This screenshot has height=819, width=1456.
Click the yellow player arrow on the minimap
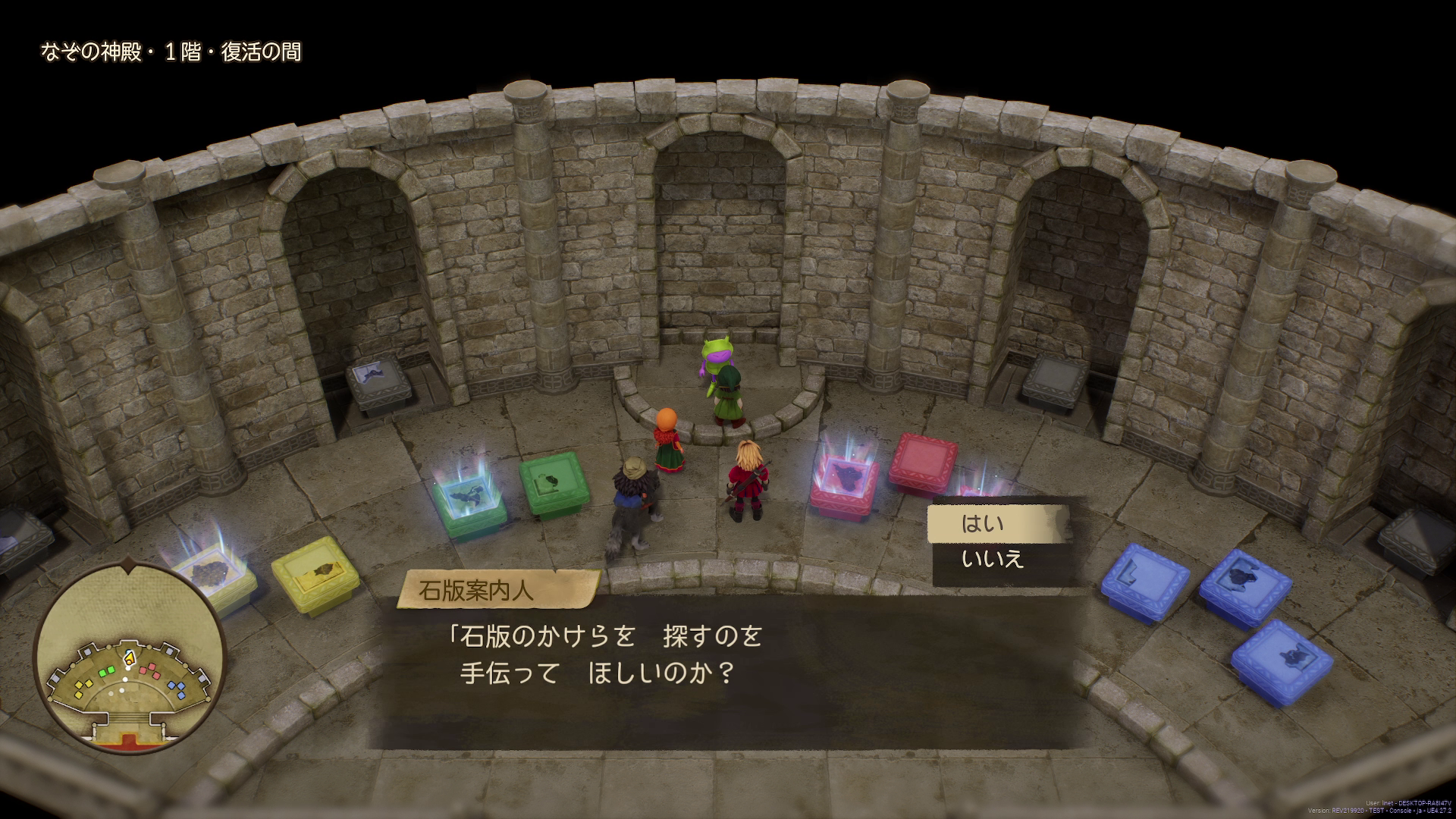[129, 658]
